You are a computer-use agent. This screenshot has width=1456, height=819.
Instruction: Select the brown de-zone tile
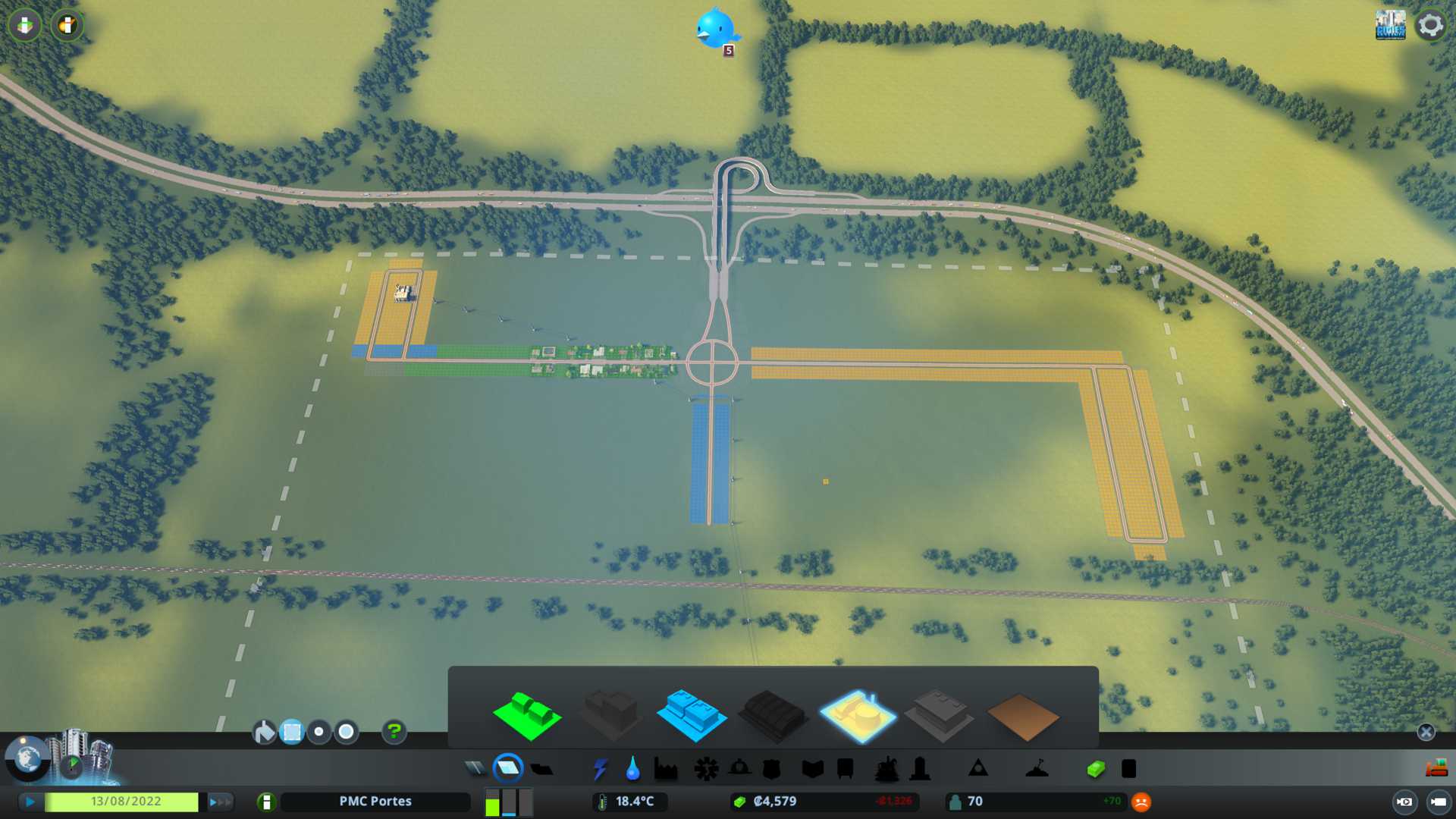(1022, 717)
